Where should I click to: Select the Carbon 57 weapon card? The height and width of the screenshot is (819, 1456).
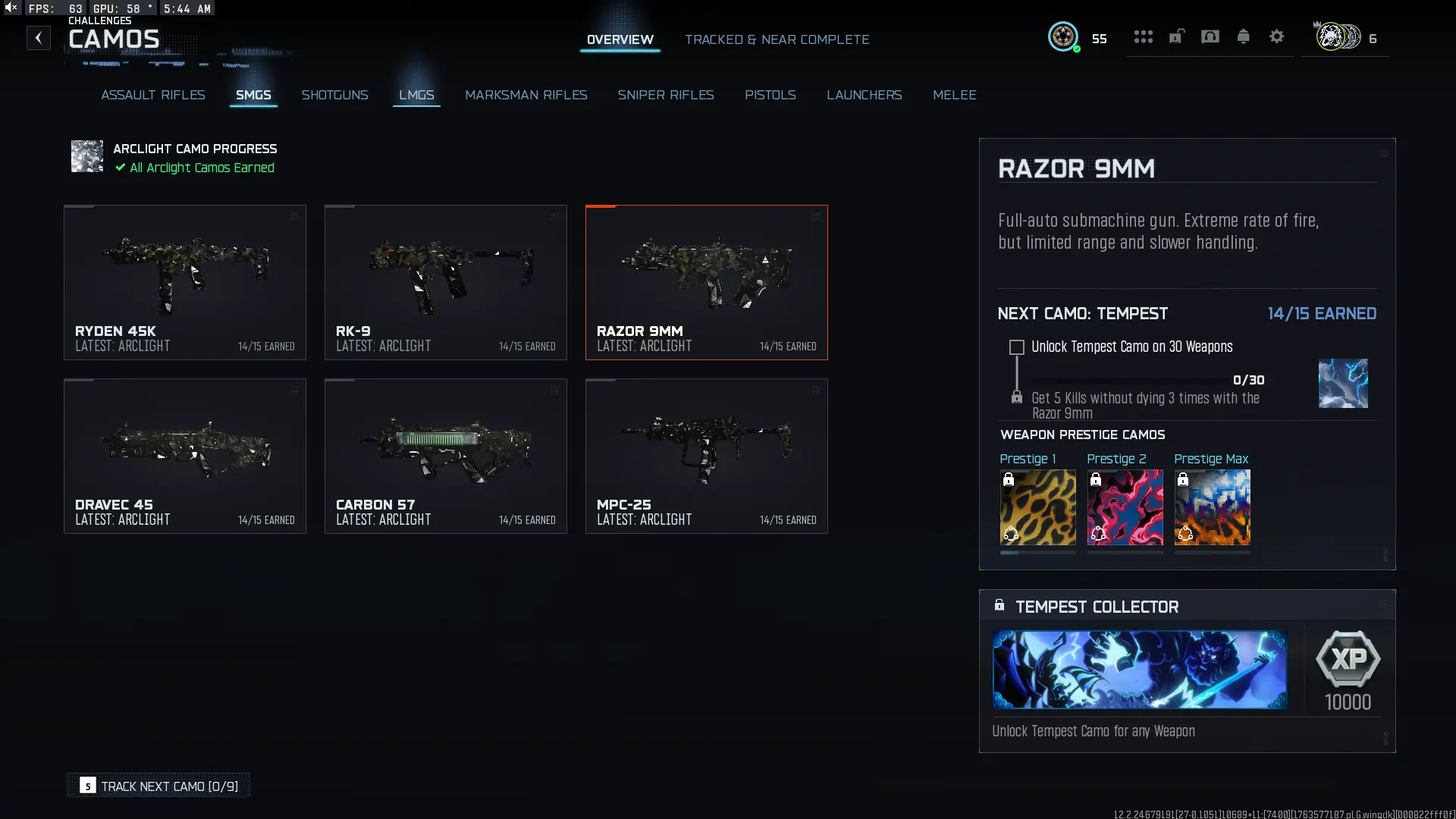[x=445, y=455]
